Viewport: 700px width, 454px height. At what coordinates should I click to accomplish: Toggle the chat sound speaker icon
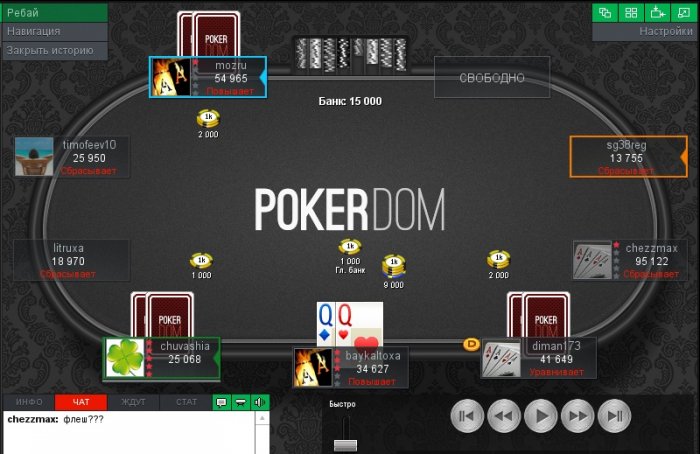click(260, 402)
